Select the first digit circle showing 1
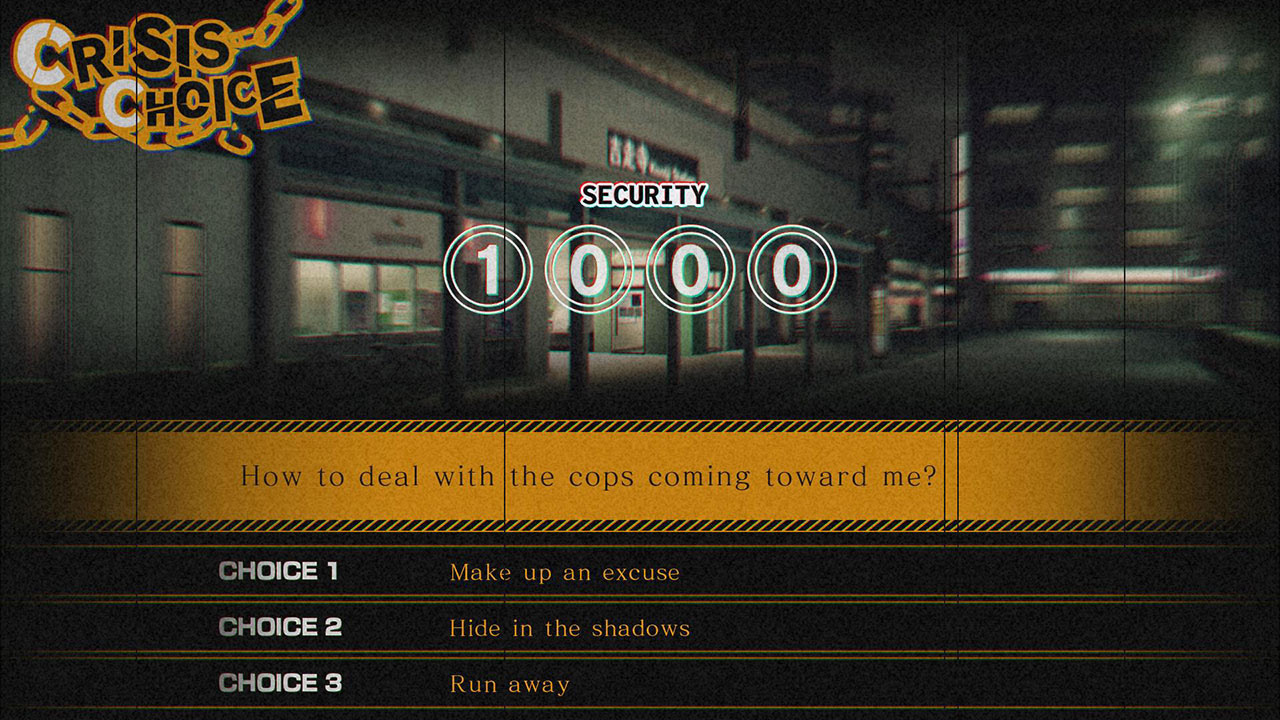 (490, 267)
